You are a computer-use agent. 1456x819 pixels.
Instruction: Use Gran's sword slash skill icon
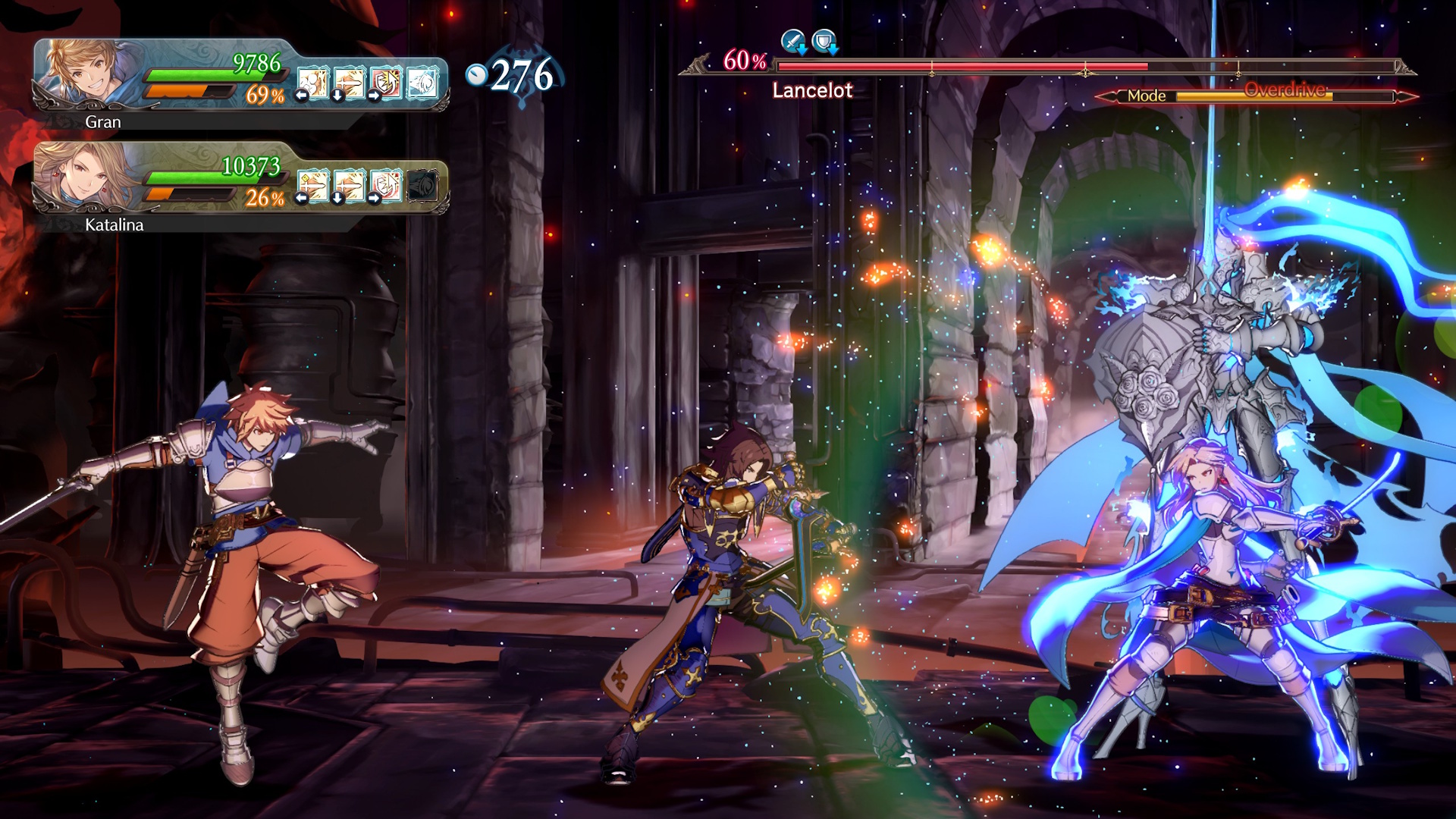[x=350, y=83]
